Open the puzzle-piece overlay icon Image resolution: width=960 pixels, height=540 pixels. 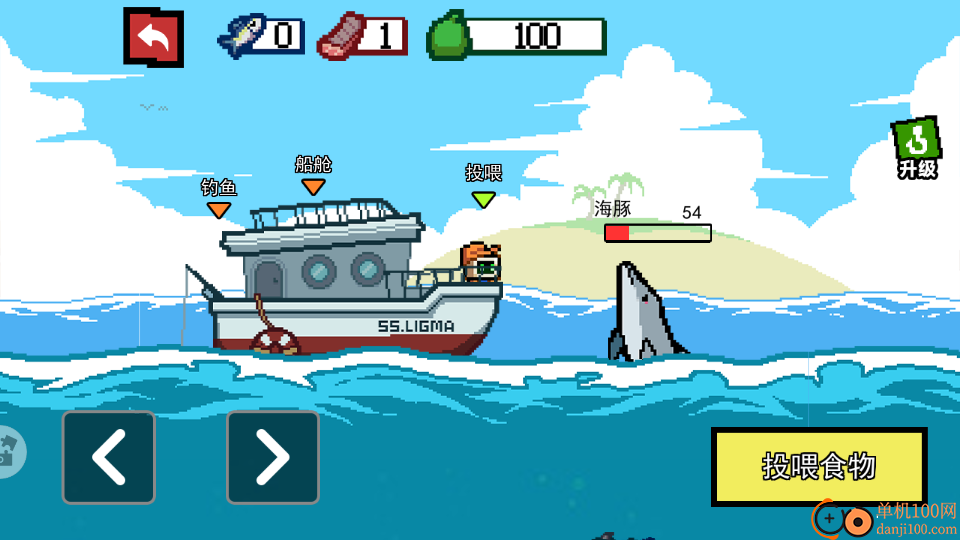(10, 451)
